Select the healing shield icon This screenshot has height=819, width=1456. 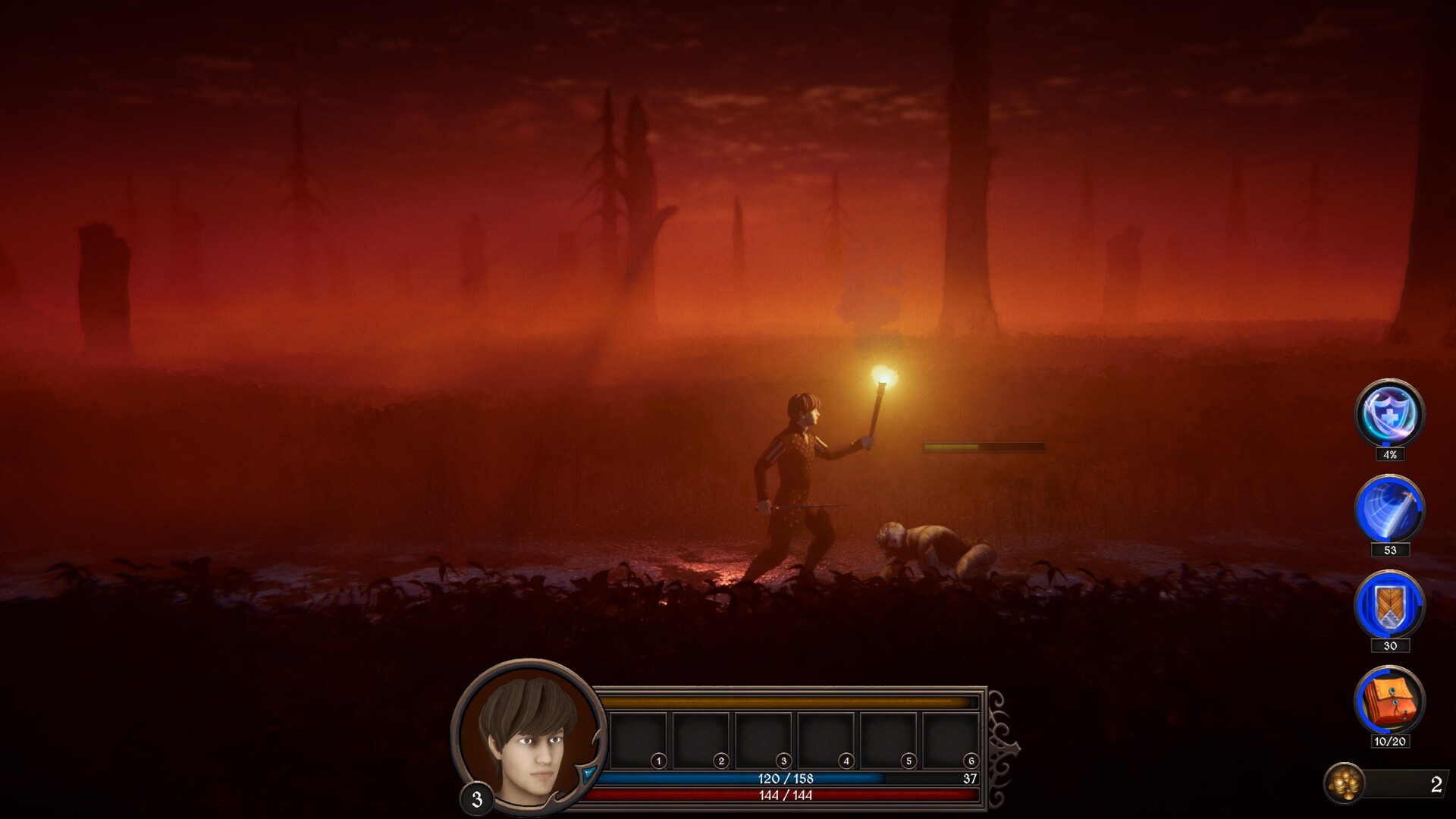1389,413
